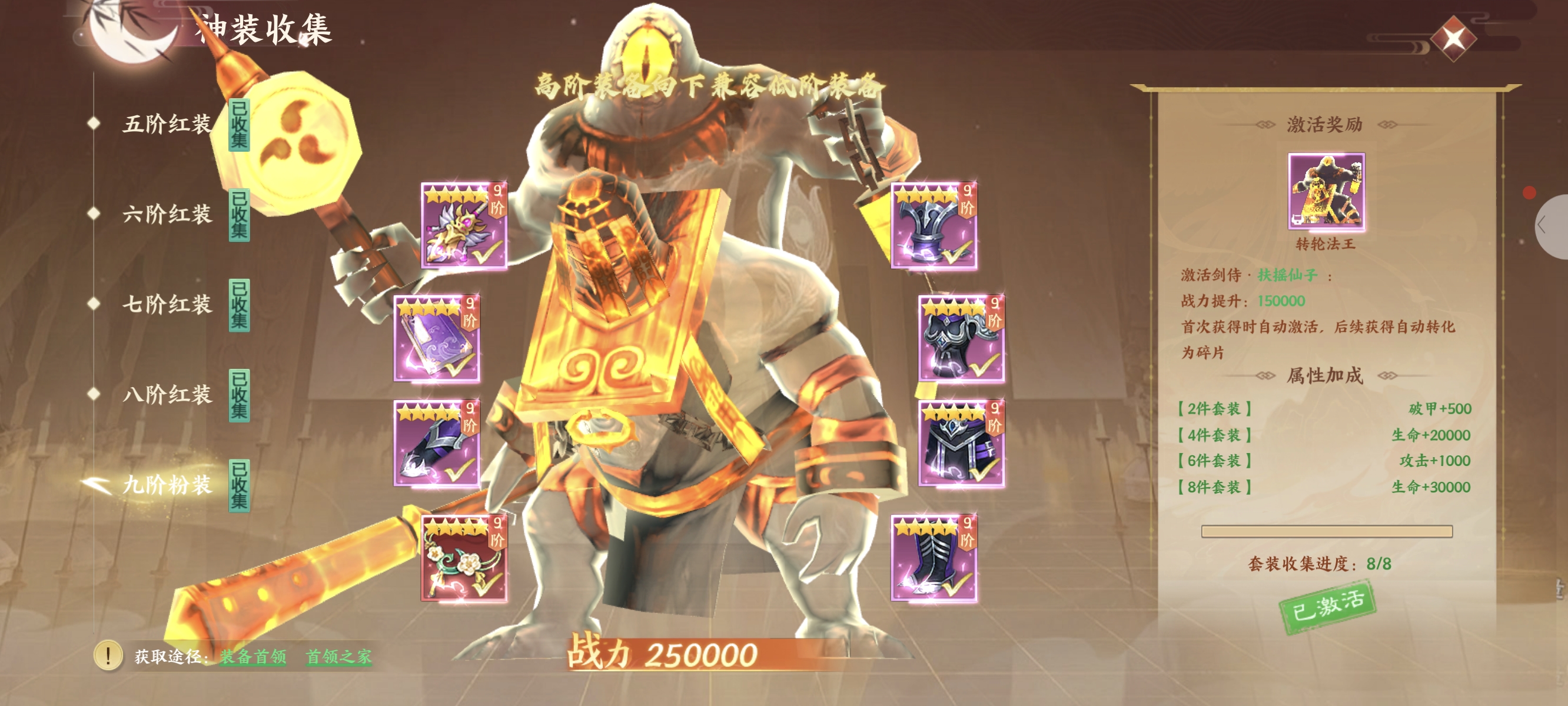The height and width of the screenshot is (706, 1568).
Task: Switch to the 五阶红装 tab
Action: coord(167,124)
